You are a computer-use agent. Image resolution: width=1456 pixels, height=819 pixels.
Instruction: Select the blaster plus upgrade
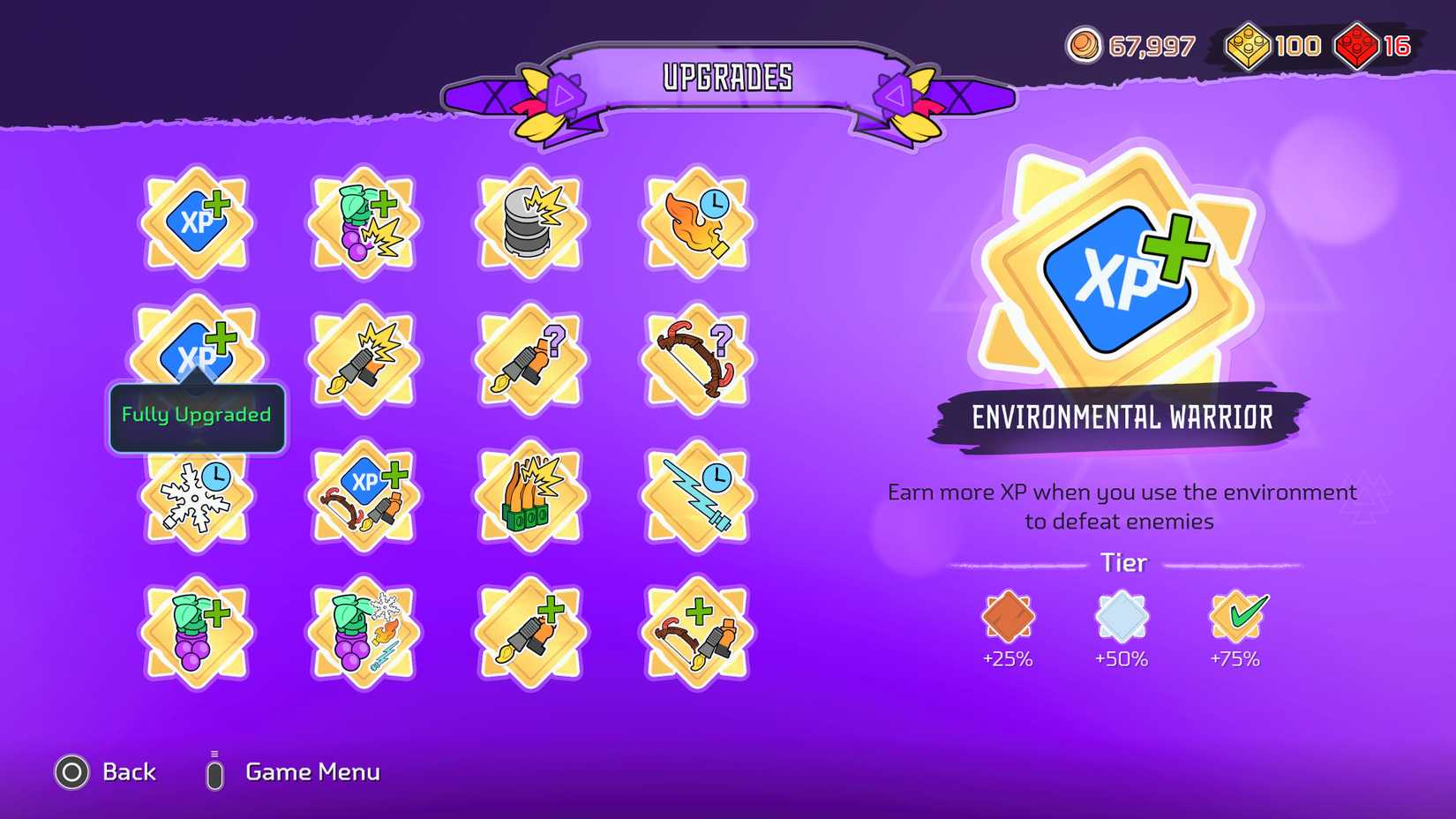[529, 629]
